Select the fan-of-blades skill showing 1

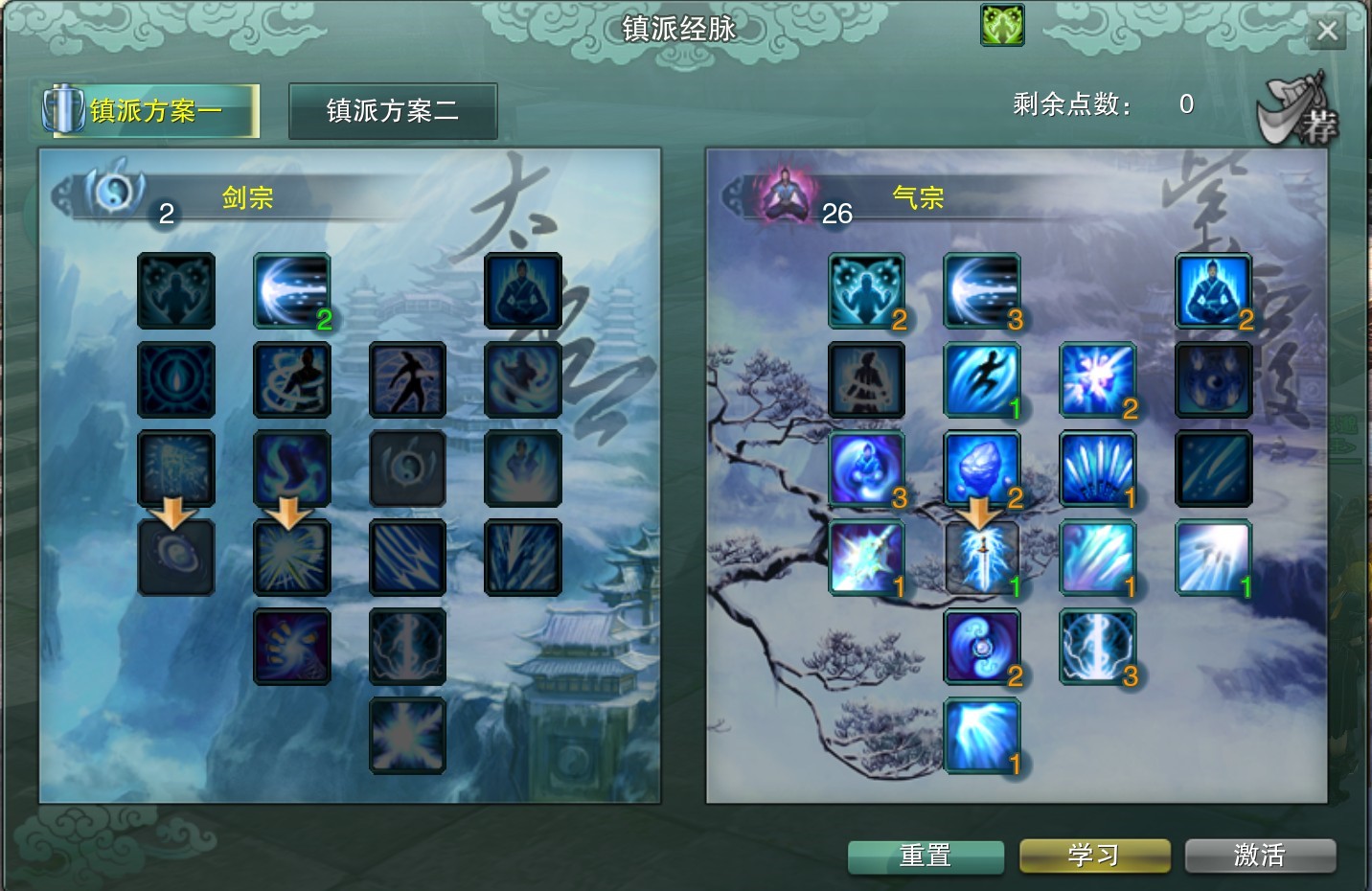point(1098,468)
